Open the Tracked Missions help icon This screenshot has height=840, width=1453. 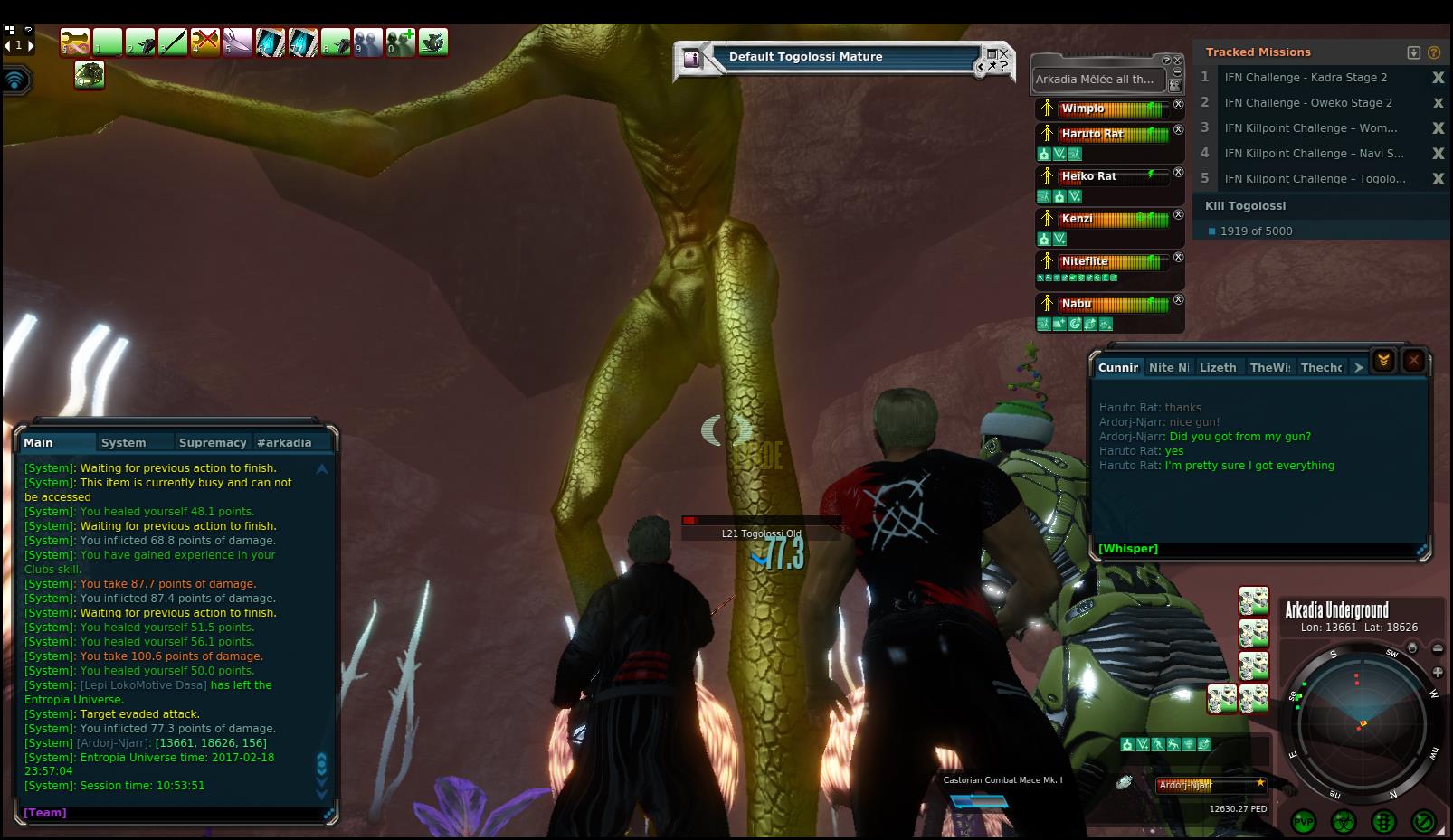[x=1434, y=52]
